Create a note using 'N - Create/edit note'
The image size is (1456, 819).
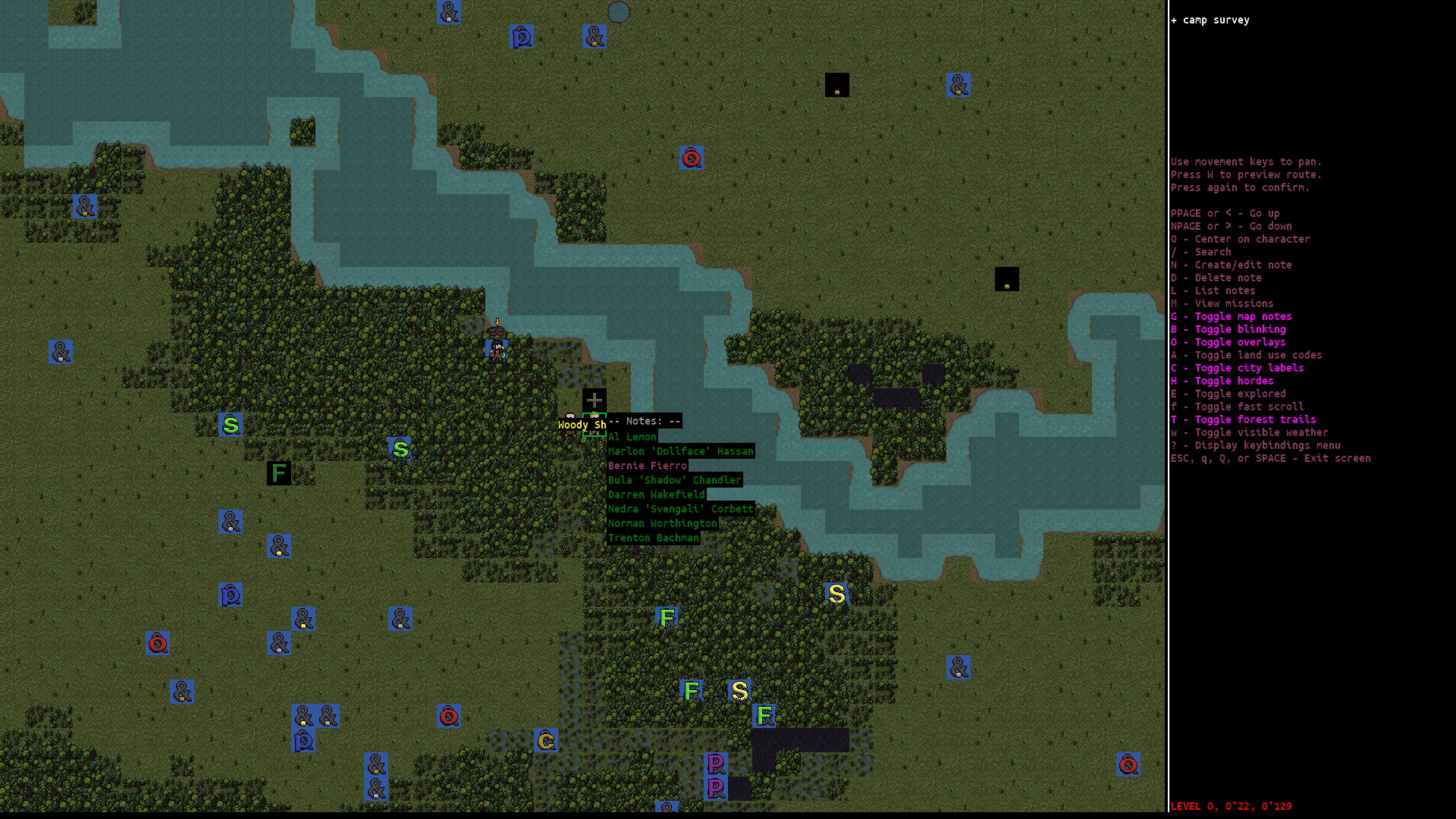[1232, 265]
